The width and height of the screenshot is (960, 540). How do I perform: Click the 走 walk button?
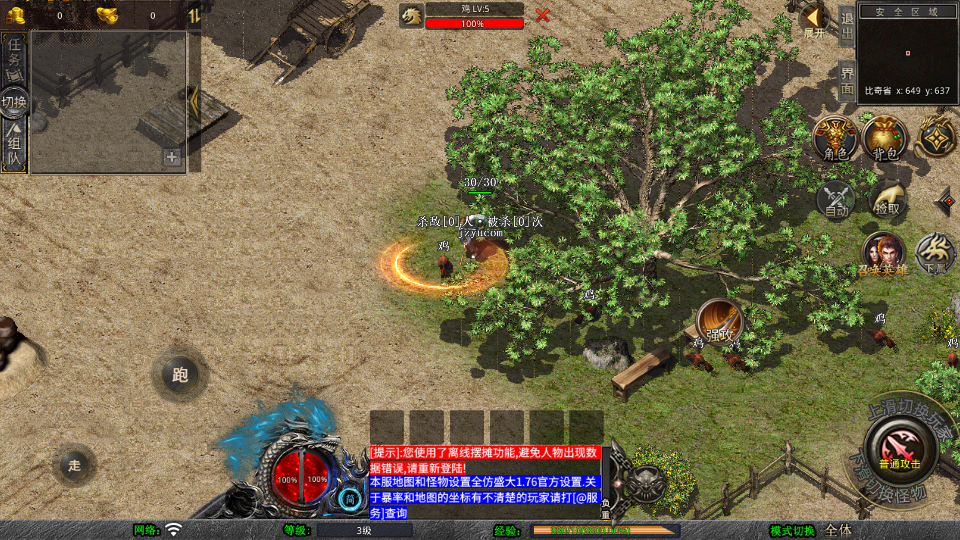coord(75,465)
